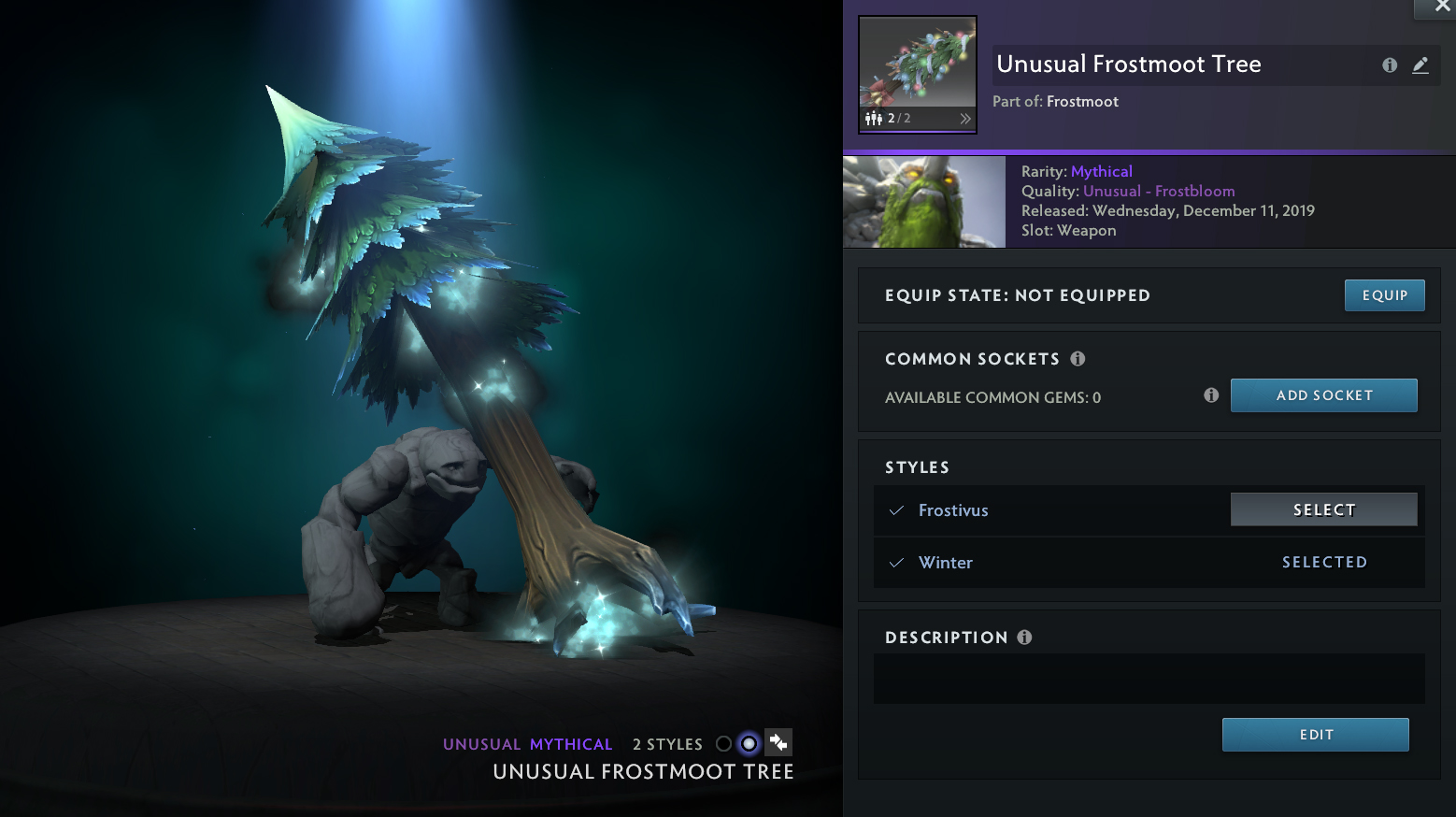The image size is (1456, 817).
Task: Open the Frostmoot set link
Action: click(1082, 101)
